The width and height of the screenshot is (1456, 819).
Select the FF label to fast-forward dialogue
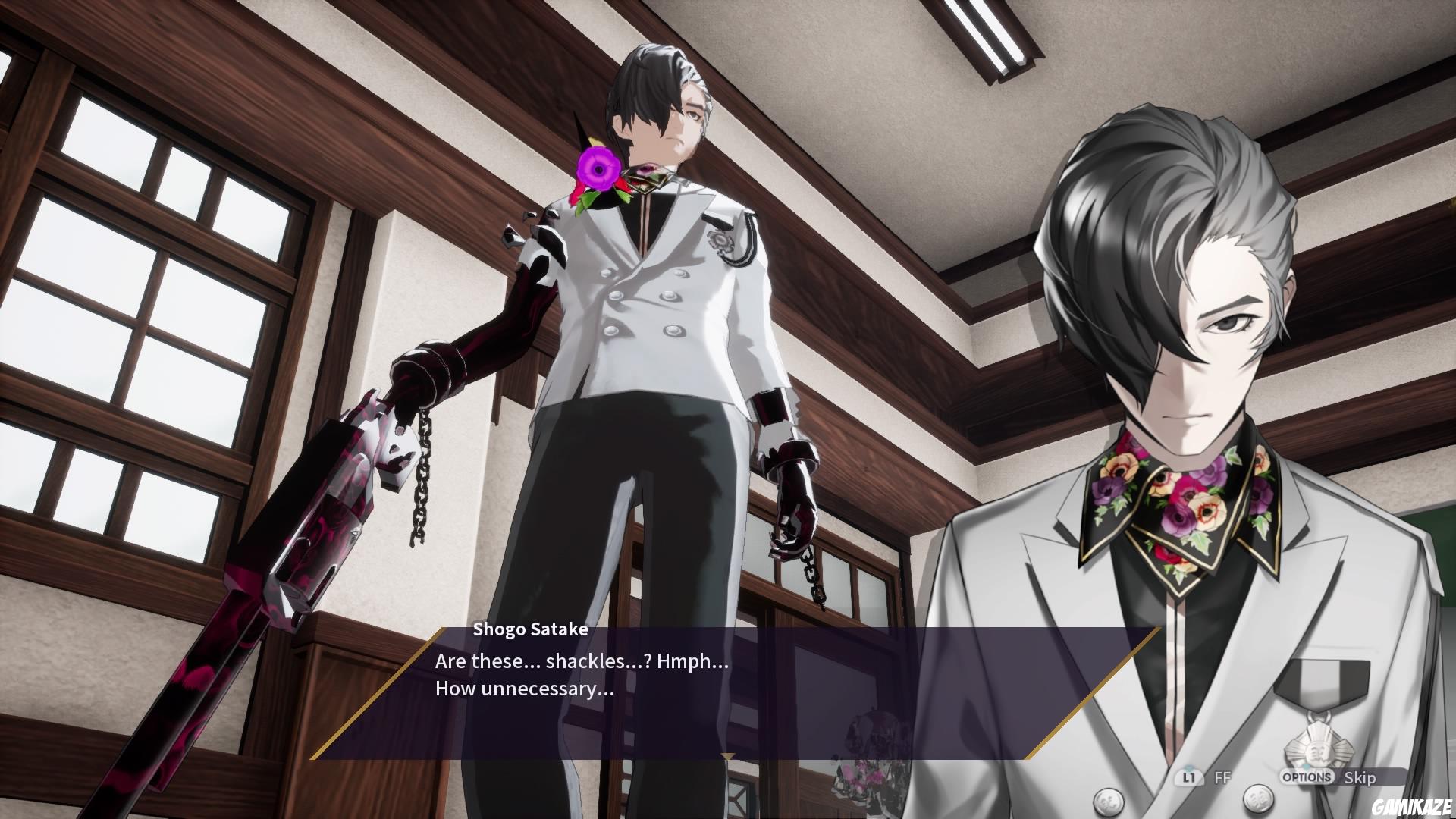1224,777
